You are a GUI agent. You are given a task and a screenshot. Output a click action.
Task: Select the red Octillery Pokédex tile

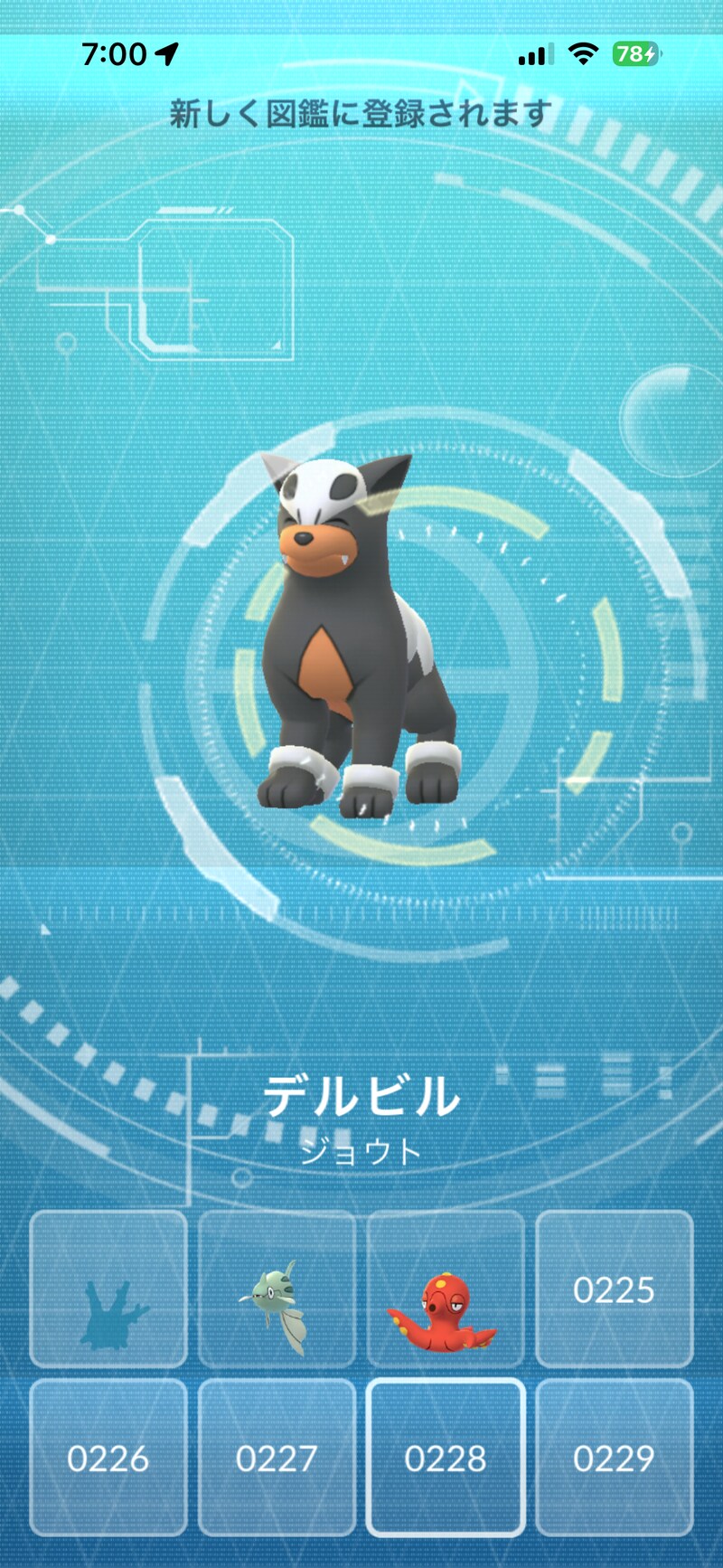[446, 1289]
